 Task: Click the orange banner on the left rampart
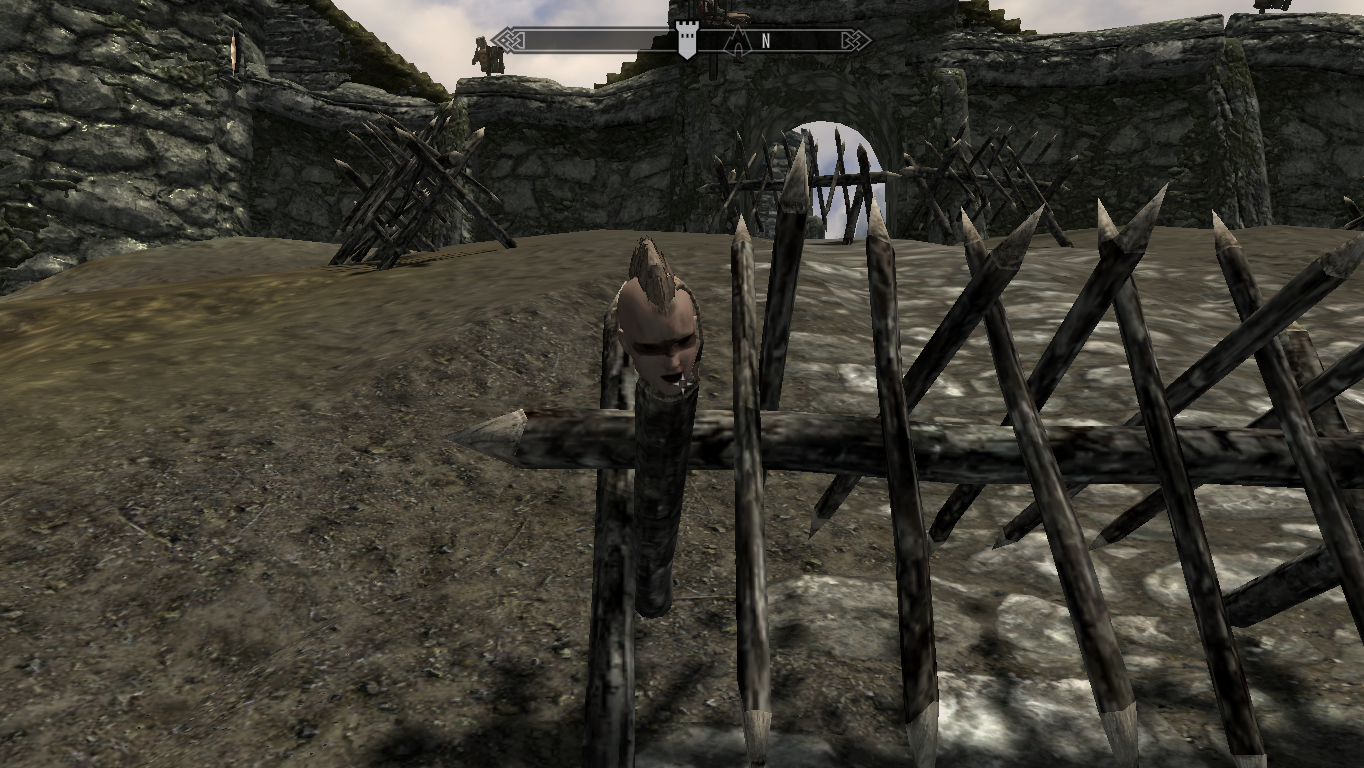pyautogui.click(x=233, y=52)
